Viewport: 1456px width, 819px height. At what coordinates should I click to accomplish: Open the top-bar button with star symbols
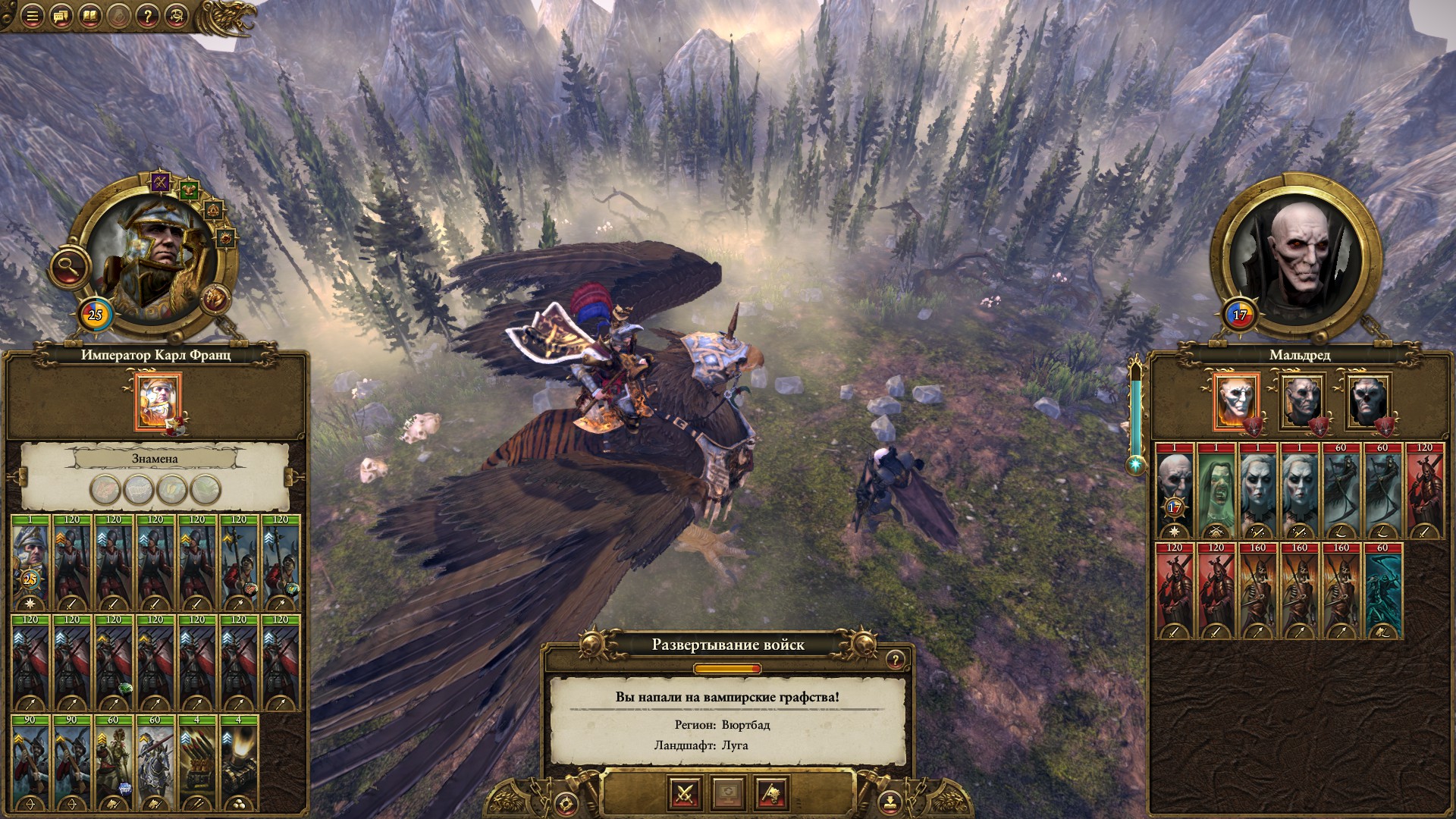tap(177, 16)
